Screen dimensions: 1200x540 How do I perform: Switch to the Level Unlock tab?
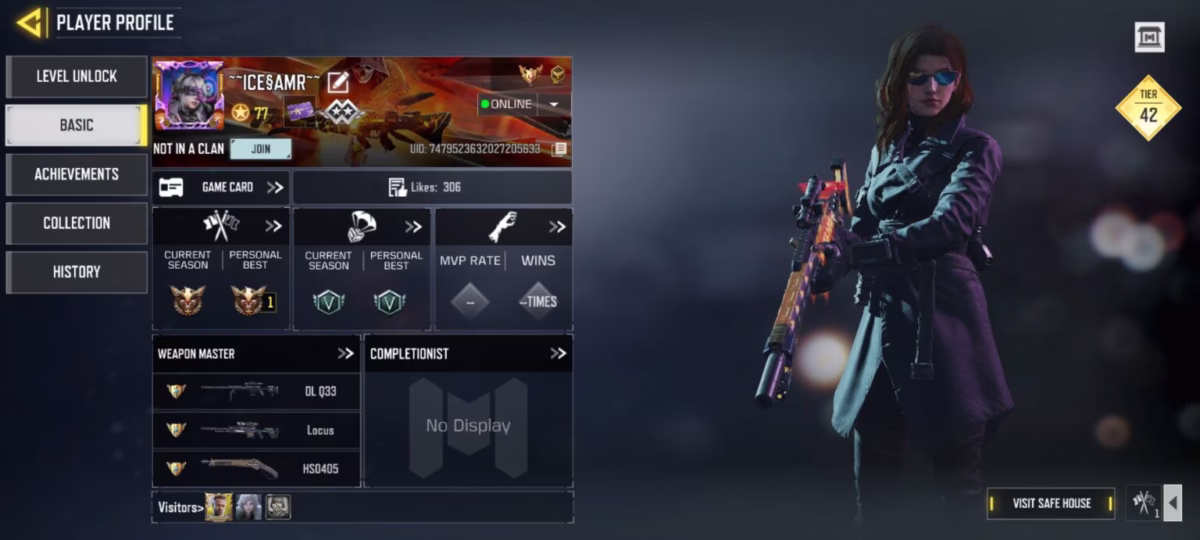coord(76,76)
